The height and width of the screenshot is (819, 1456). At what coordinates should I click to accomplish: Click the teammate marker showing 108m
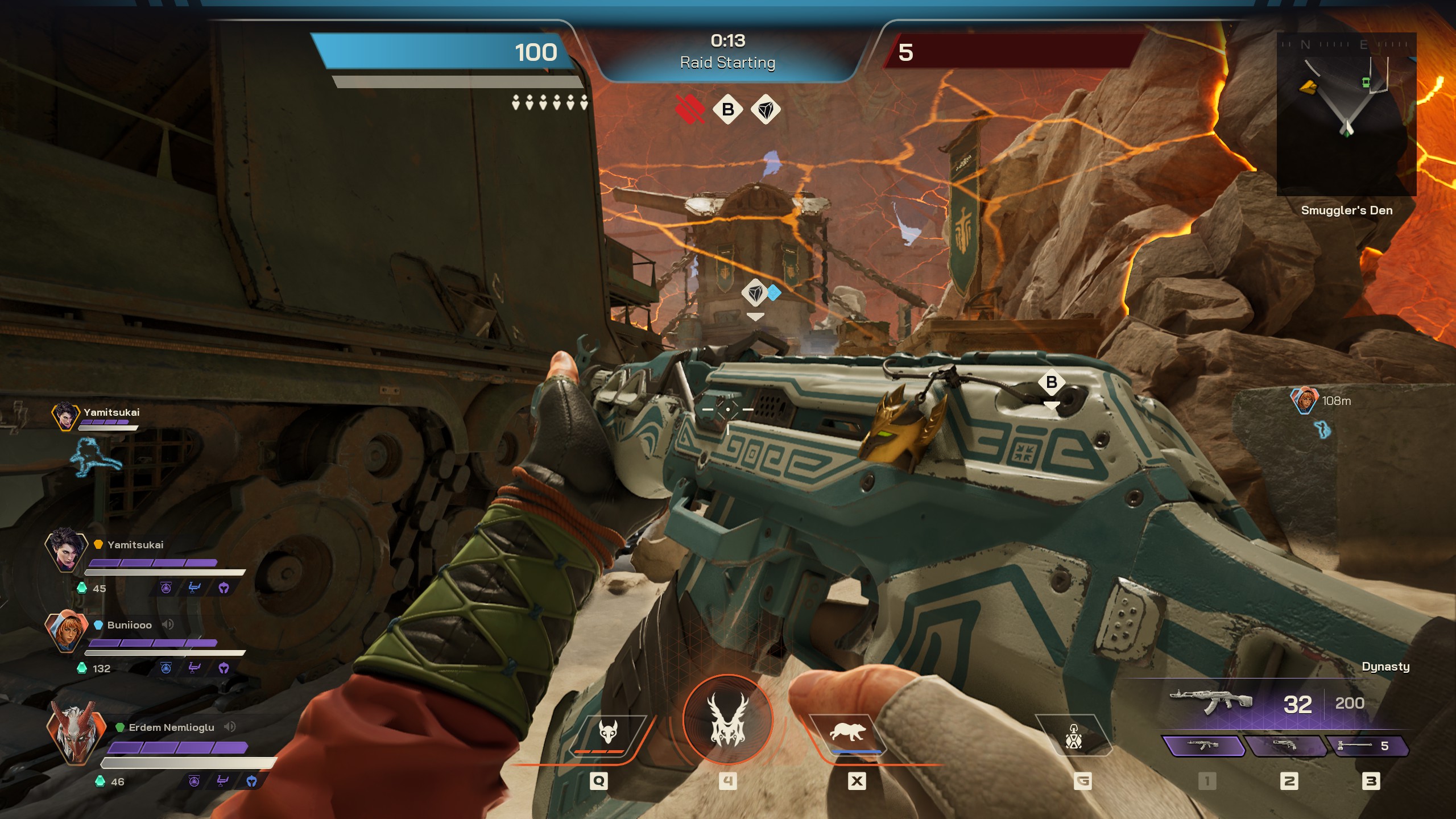click(1304, 400)
